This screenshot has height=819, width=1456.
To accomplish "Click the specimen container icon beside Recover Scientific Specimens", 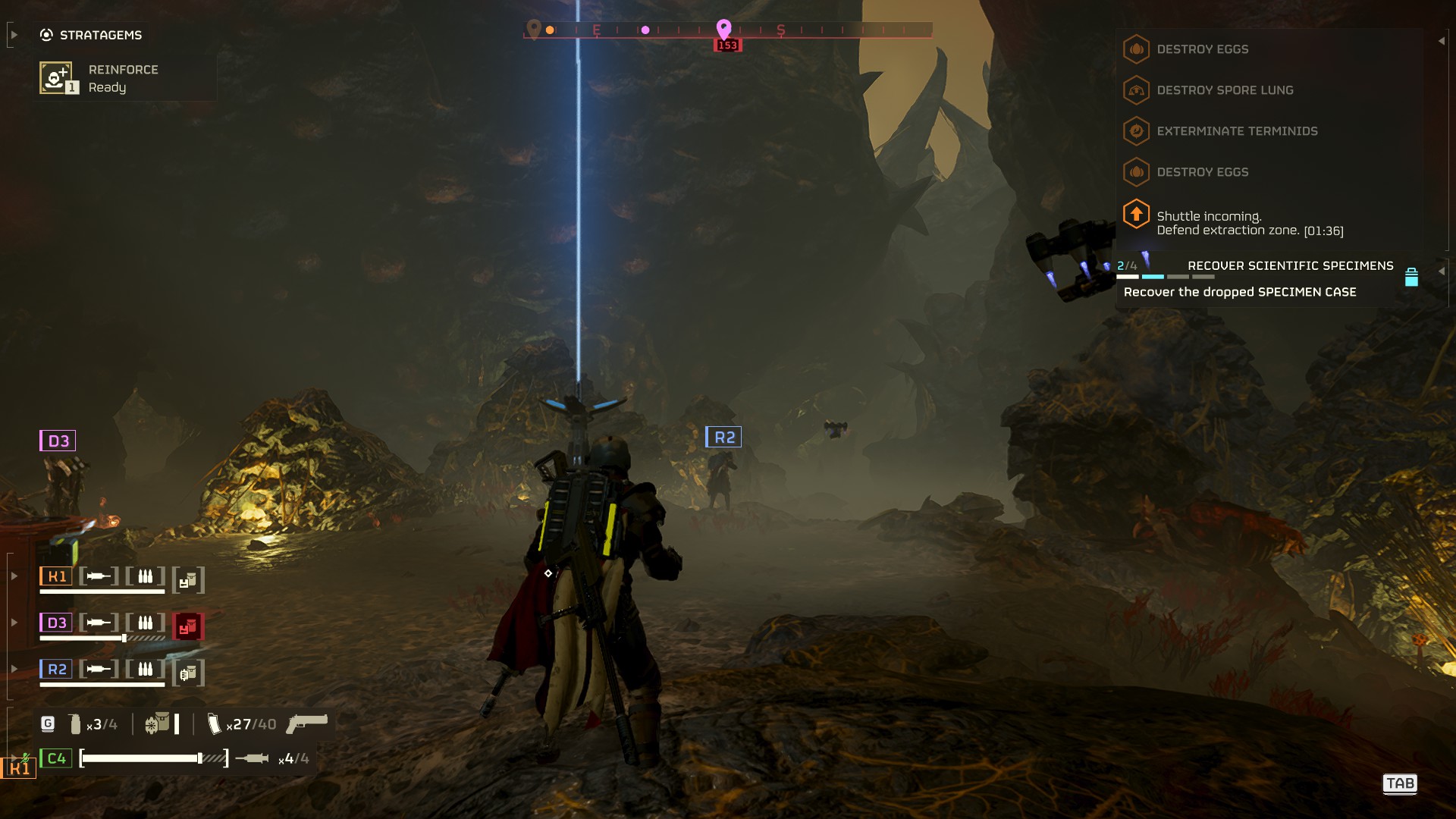I will [1410, 278].
